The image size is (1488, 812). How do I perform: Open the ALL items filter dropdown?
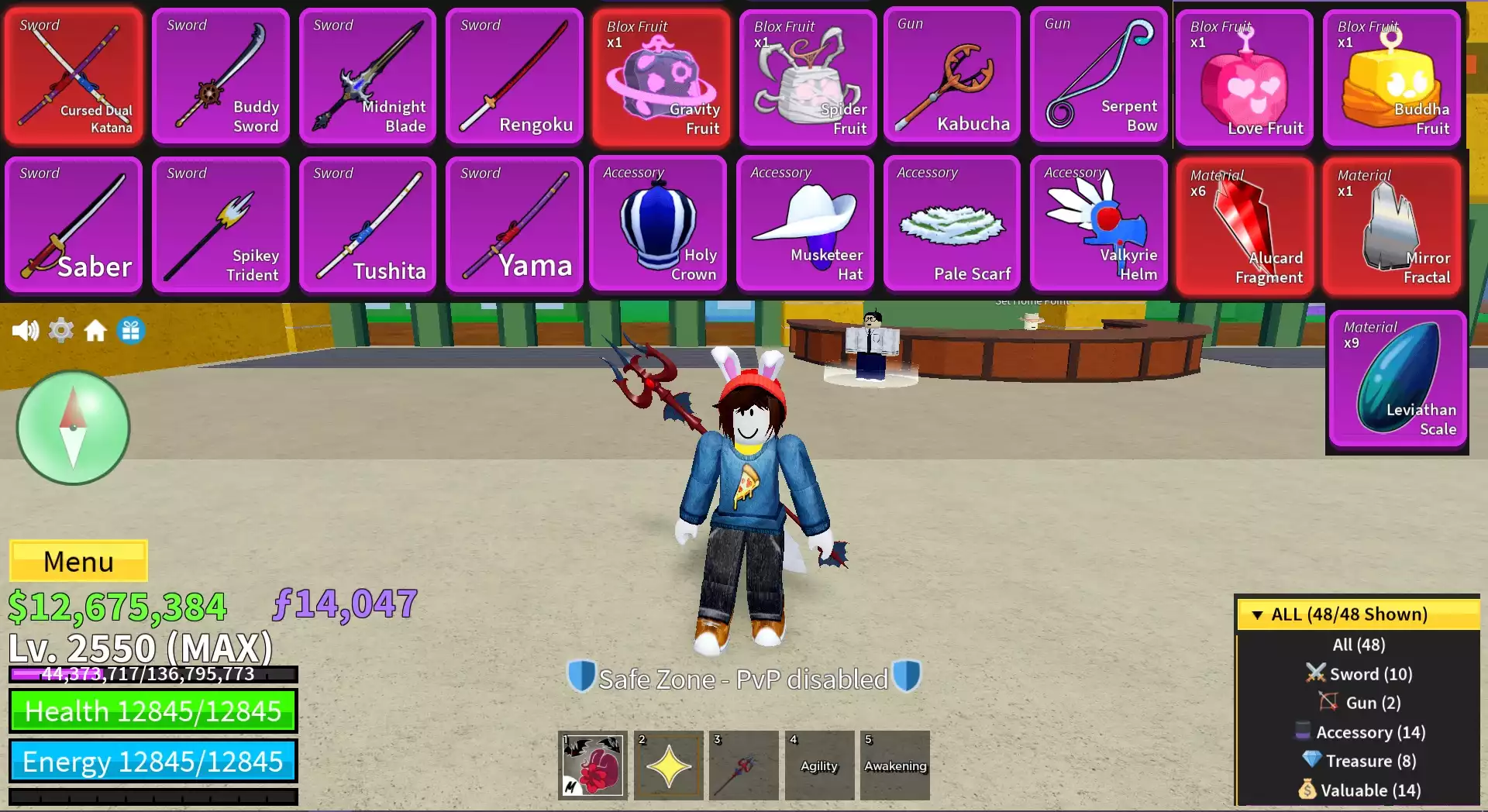[x=1356, y=614]
